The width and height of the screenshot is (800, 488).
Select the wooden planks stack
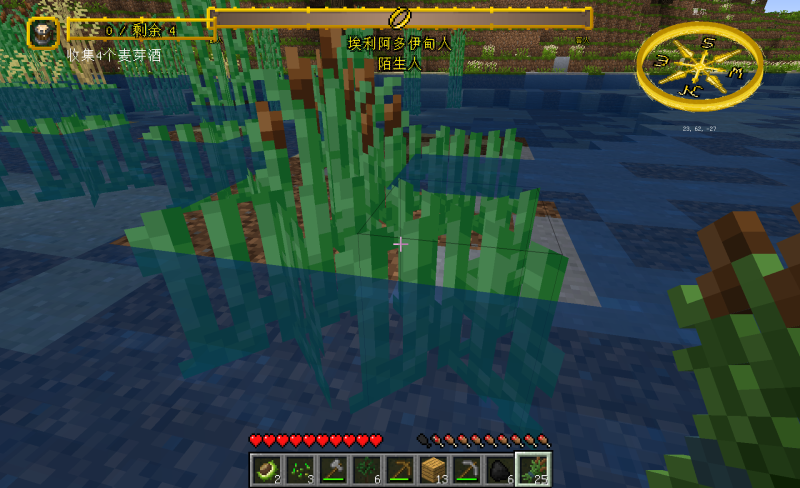coord(432,470)
